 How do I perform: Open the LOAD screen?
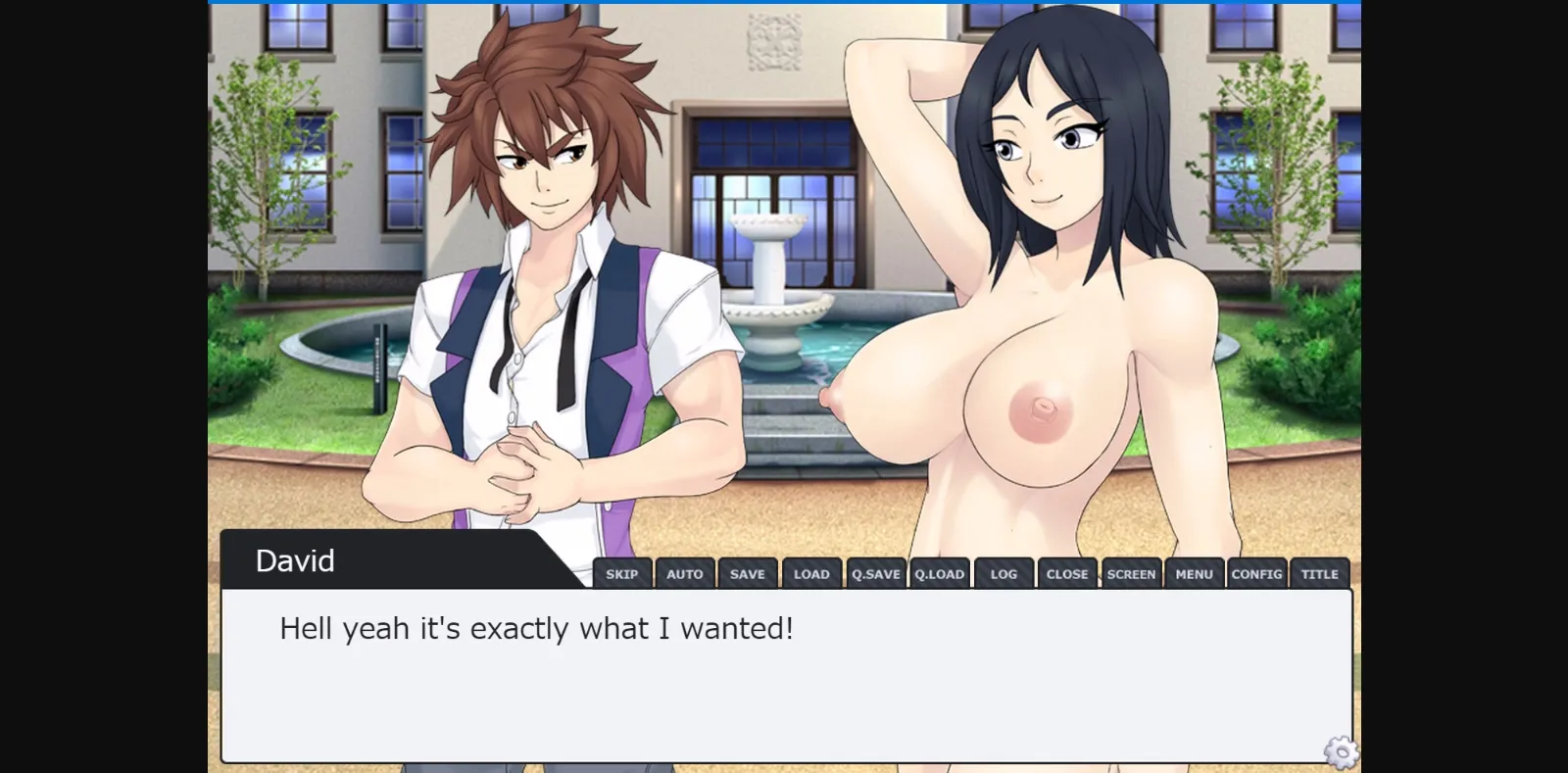[812, 573]
